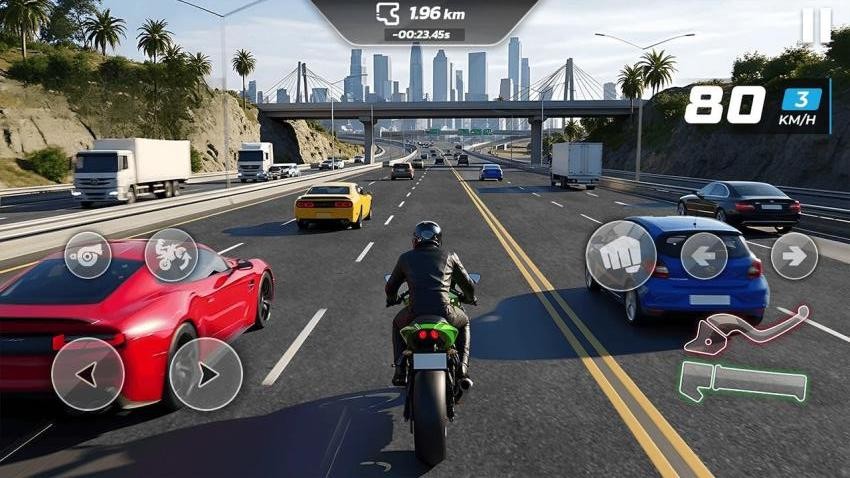The width and height of the screenshot is (850, 478).
Task: Pause the game with the pause button
Action: coord(816,26)
